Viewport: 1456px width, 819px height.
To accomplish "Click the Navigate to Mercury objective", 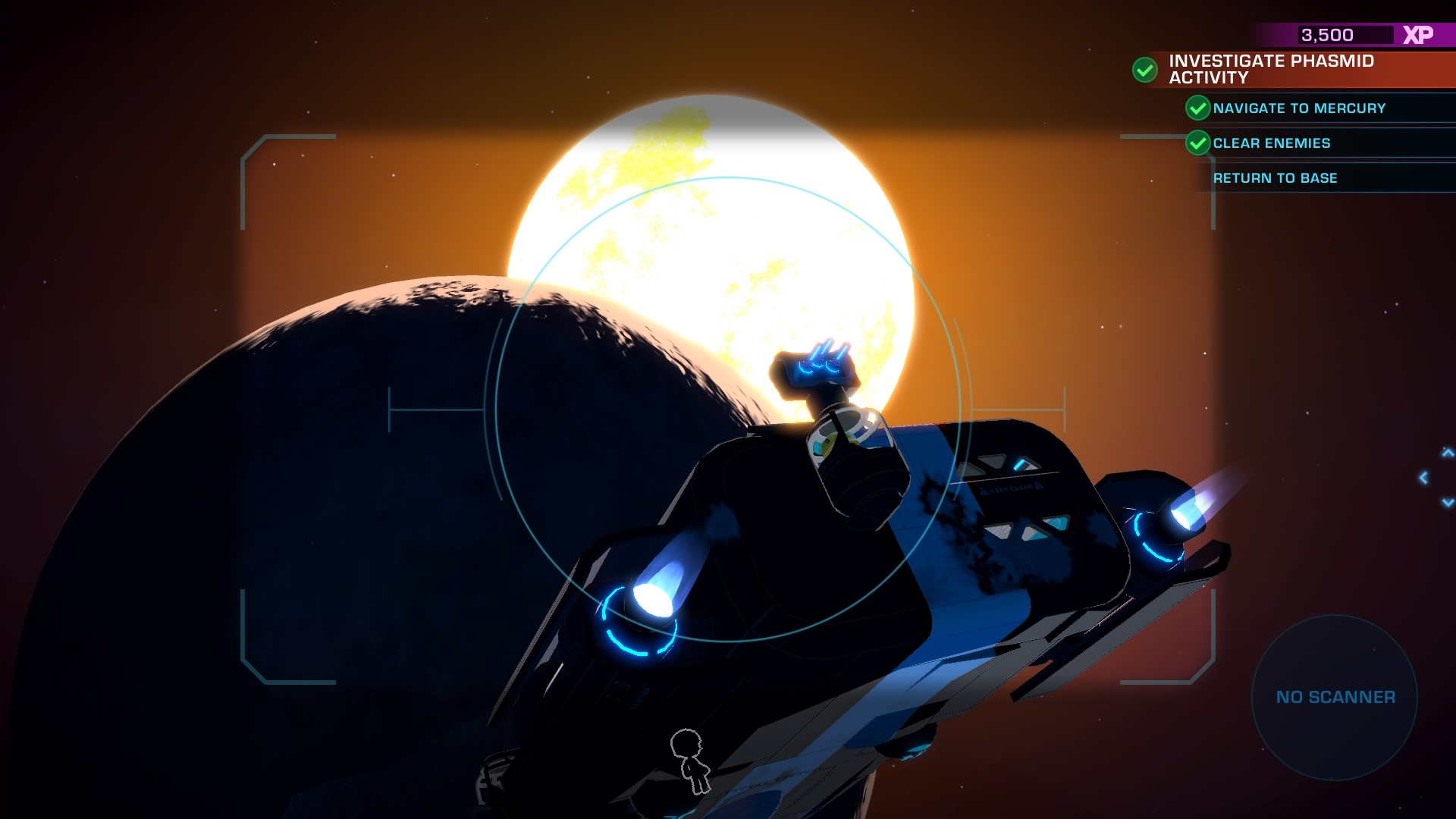I will point(1298,108).
